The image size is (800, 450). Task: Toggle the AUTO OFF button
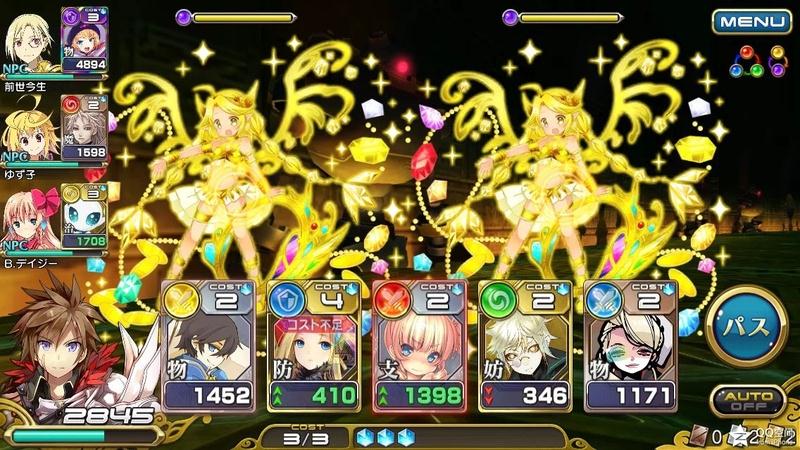tap(747, 402)
